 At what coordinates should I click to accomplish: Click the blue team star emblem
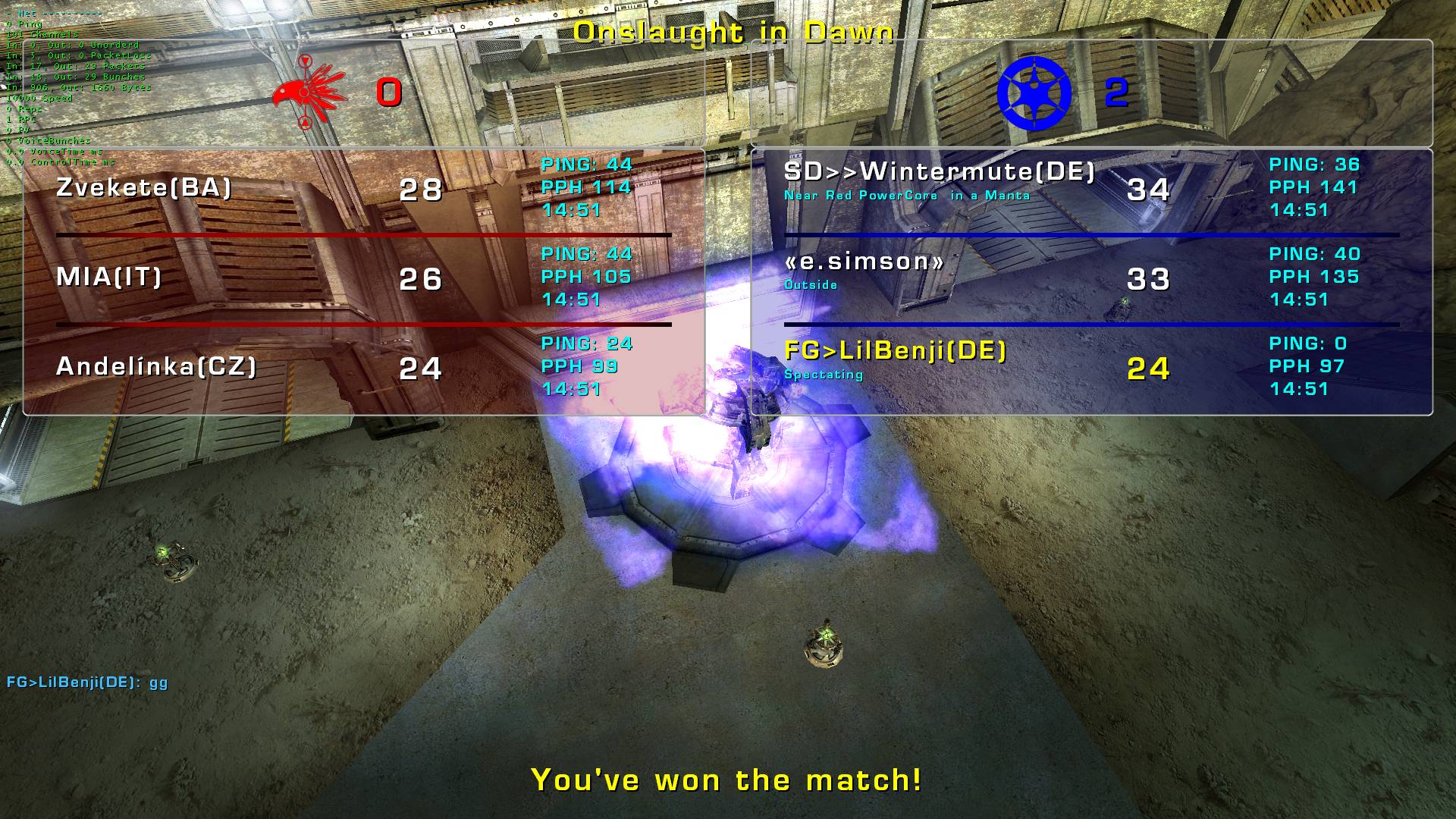point(1033,93)
